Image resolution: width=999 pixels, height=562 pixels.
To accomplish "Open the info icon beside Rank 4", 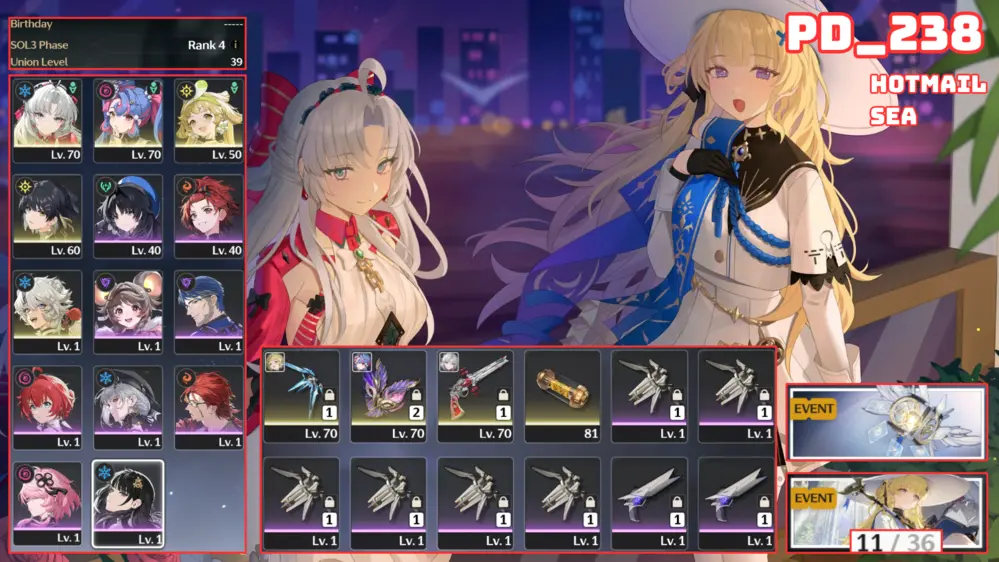I will tap(235, 45).
